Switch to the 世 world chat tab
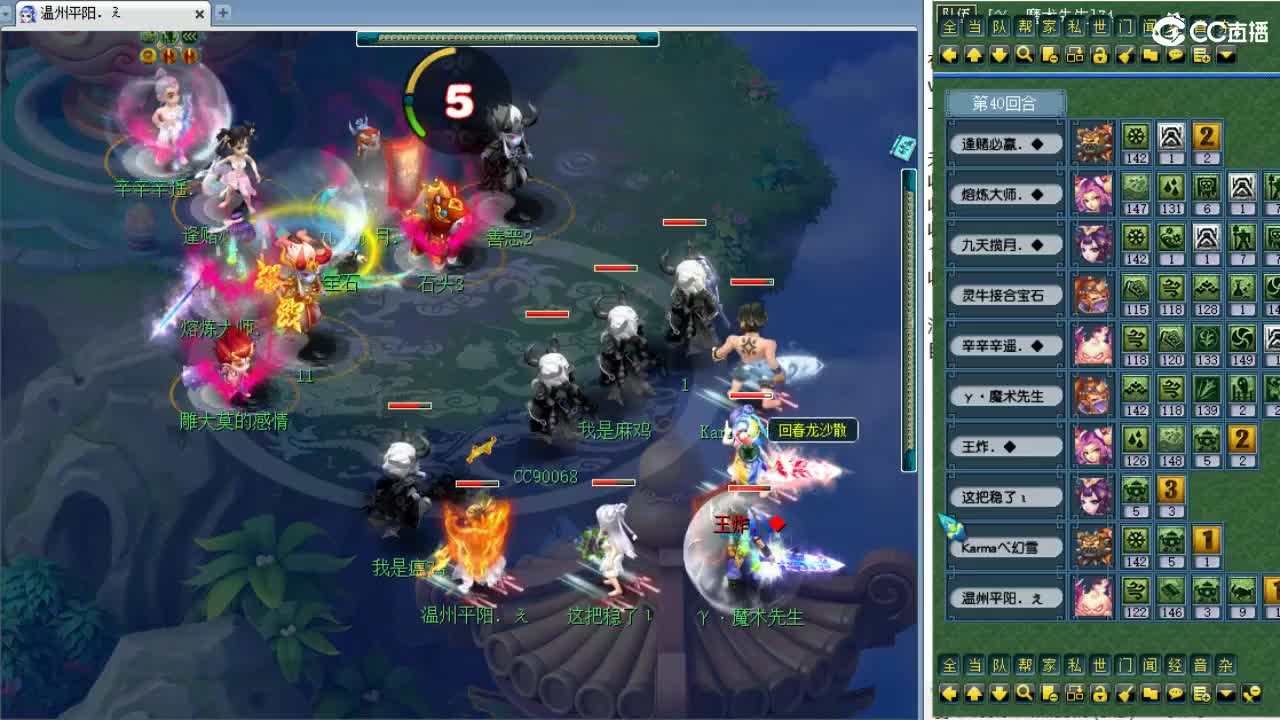Image resolution: width=1280 pixels, height=720 pixels. [x=1097, y=28]
